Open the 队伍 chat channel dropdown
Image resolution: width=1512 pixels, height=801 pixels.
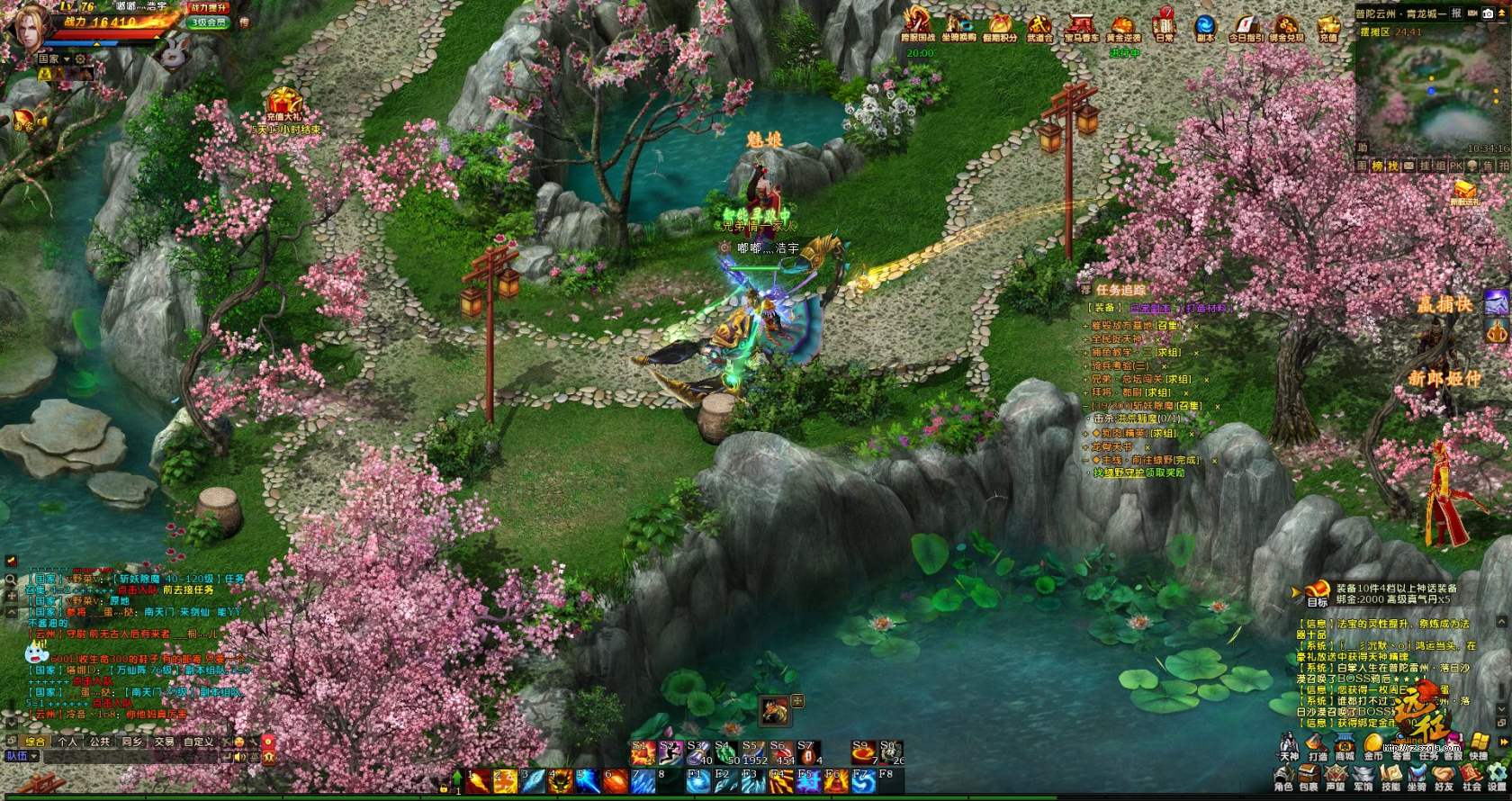(22, 756)
